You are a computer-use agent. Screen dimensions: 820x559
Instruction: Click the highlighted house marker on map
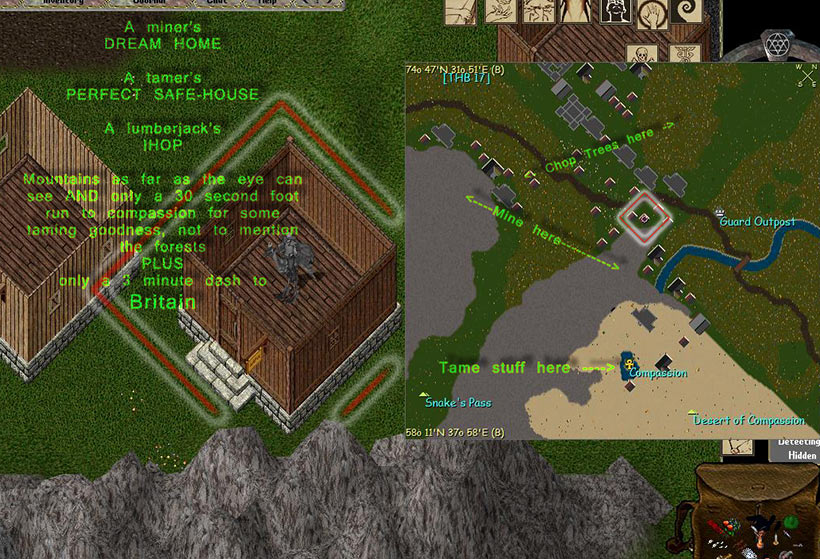(x=645, y=216)
